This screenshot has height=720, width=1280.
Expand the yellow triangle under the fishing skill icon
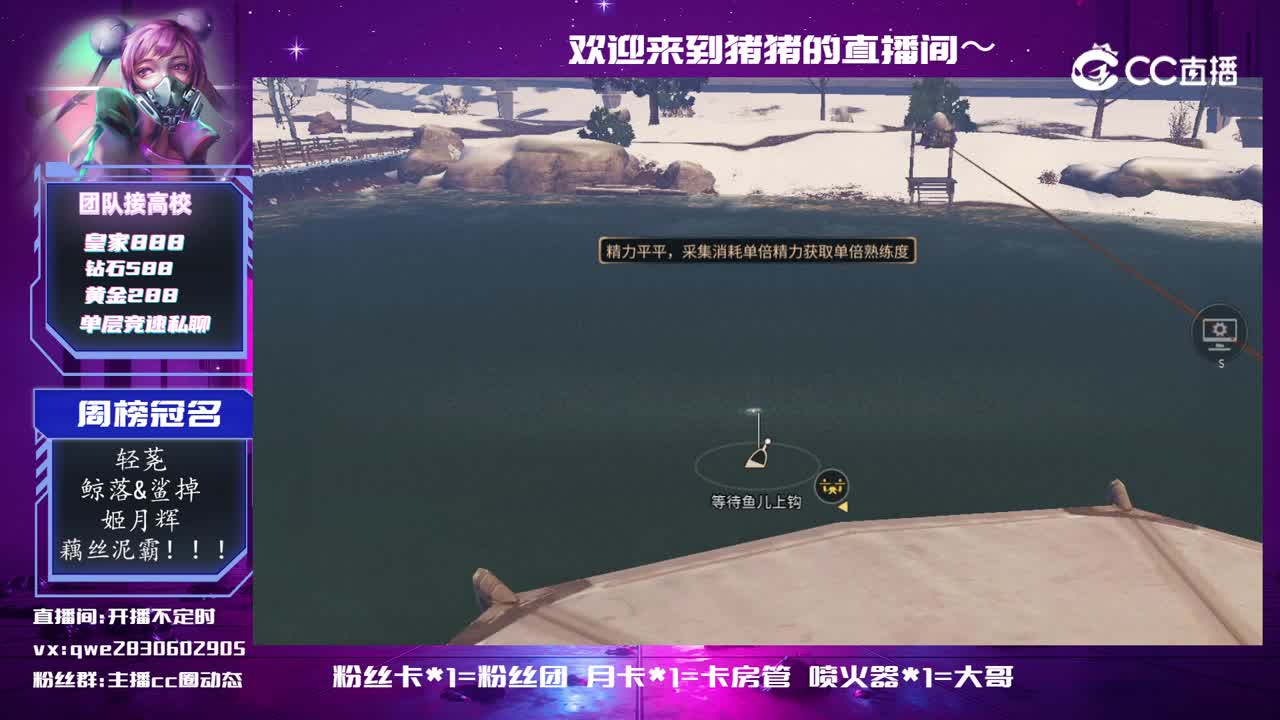[x=843, y=507]
